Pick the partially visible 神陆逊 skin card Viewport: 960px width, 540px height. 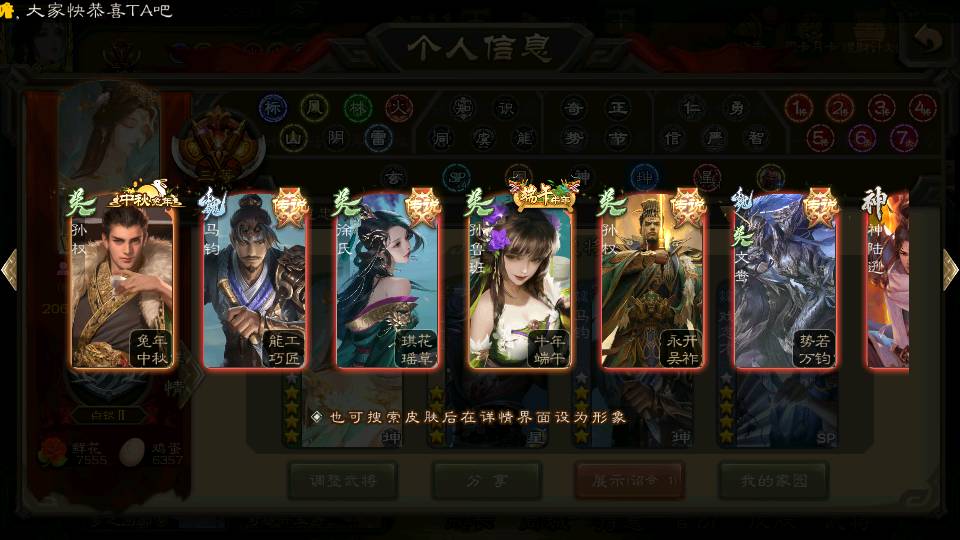[888, 282]
